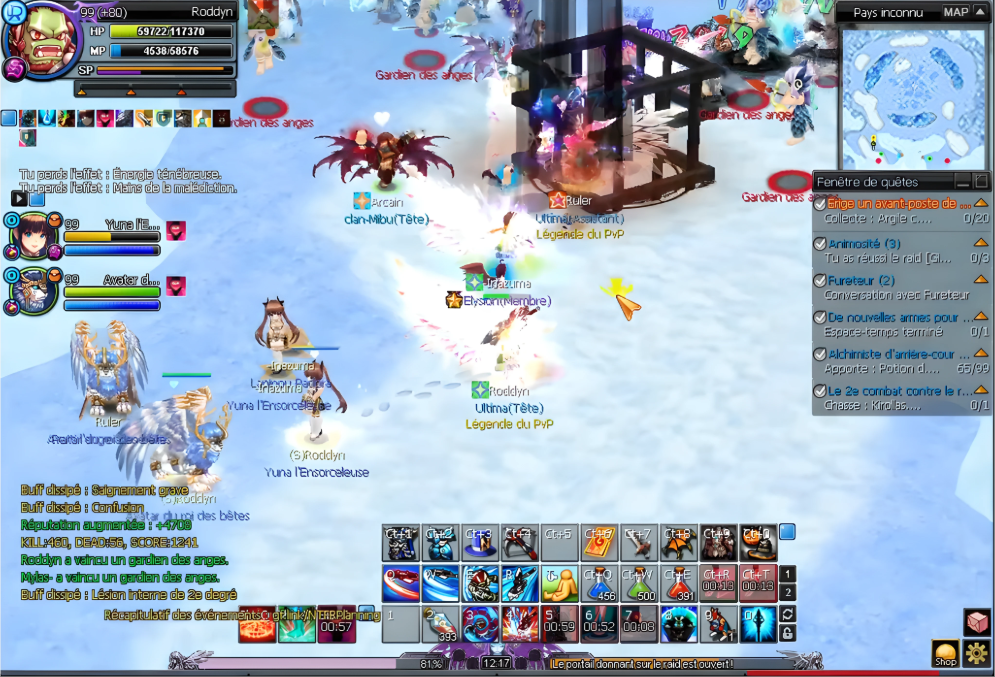Switch to hotbar page 2

[x=788, y=593]
